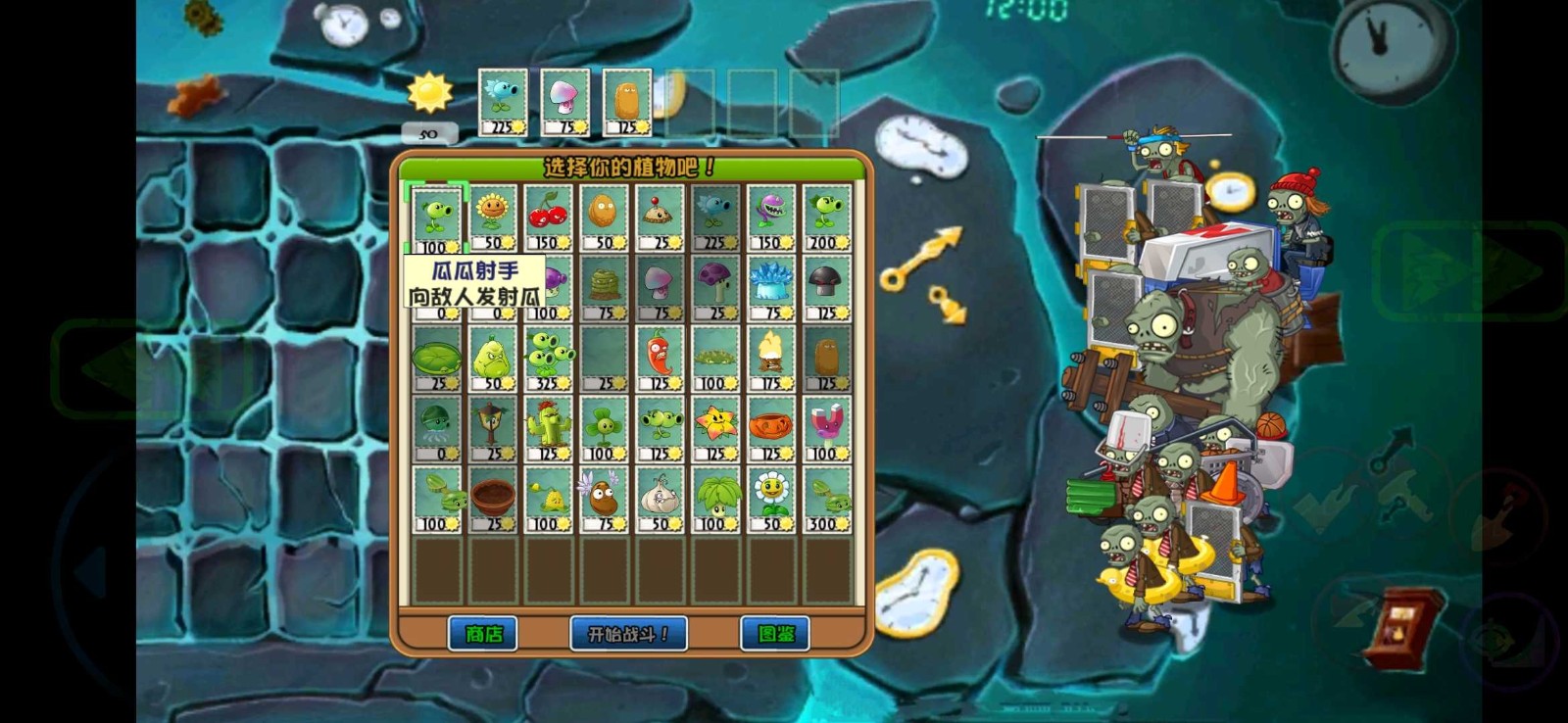Image resolution: width=1568 pixels, height=723 pixels.
Task: Remove Snow Pea from the chosen seed tray
Action: coord(503,102)
